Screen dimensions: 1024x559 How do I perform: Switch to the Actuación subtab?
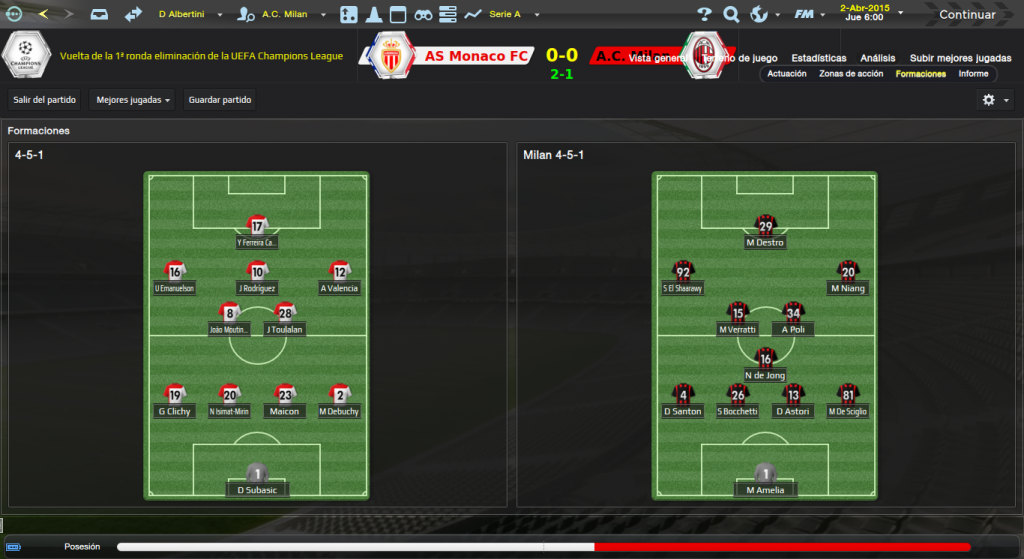coord(787,74)
